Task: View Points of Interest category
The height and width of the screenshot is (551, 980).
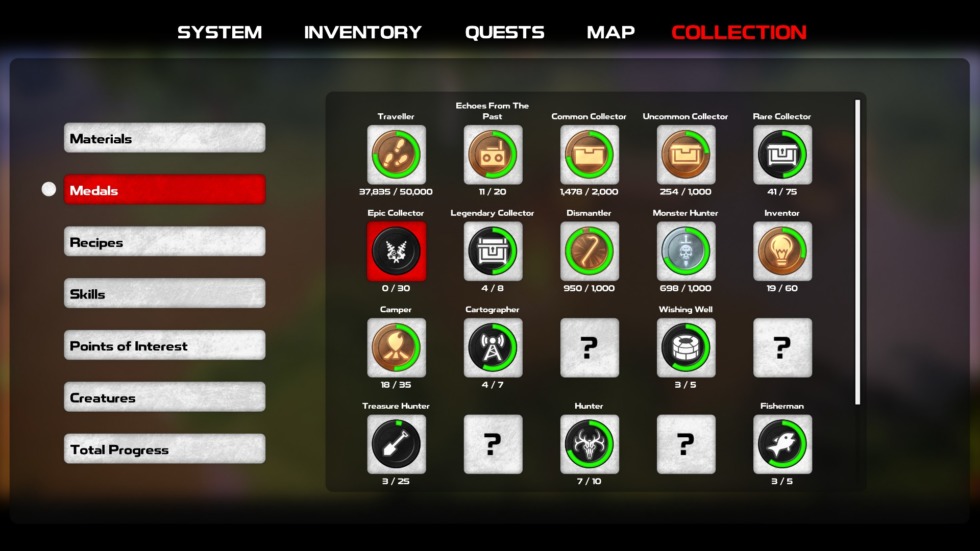Action: tap(164, 346)
